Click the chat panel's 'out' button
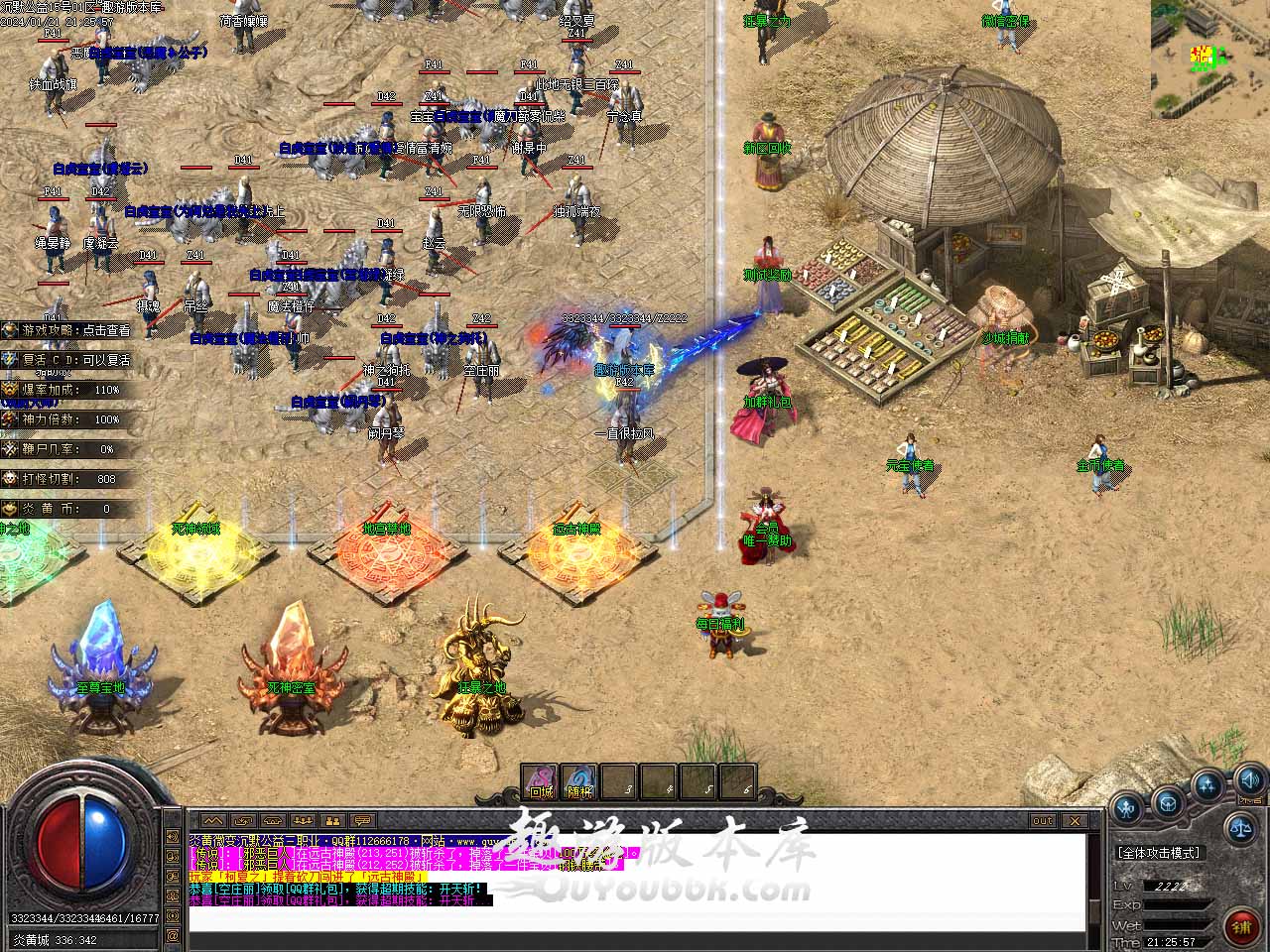Image resolution: width=1270 pixels, height=952 pixels. [x=1043, y=820]
